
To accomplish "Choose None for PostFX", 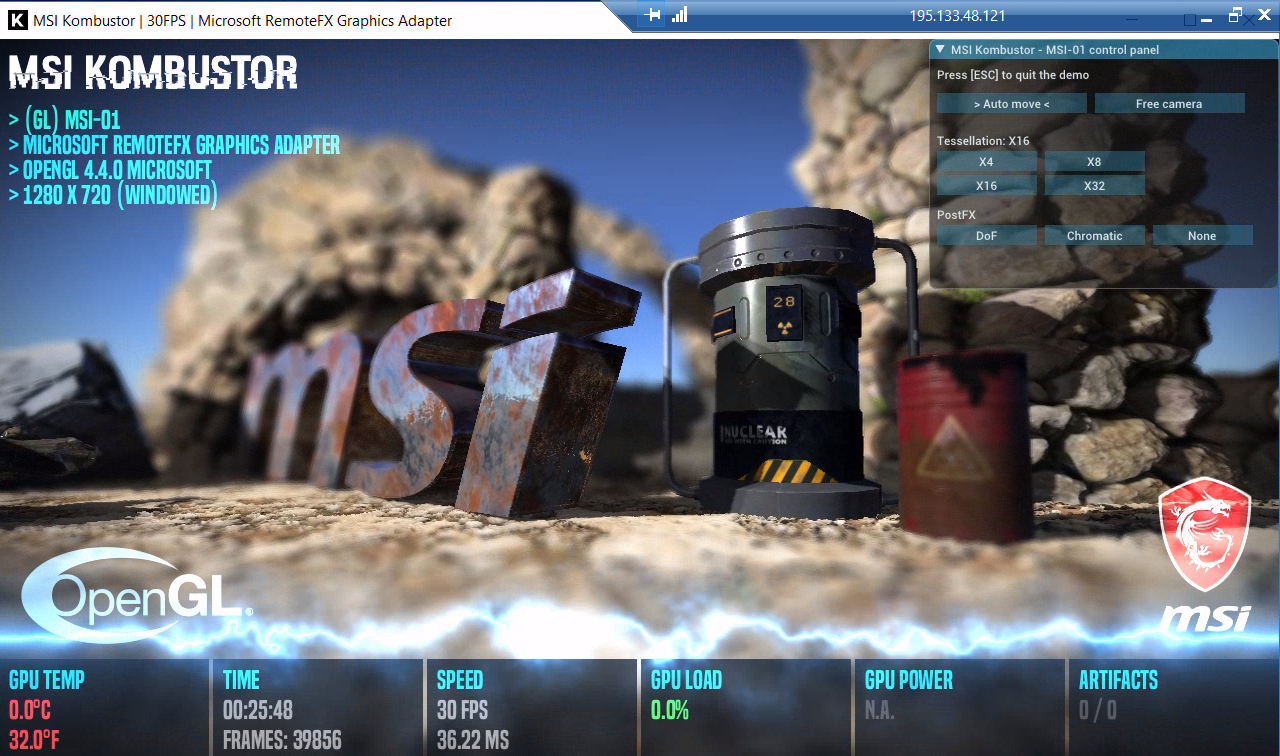I will [1202, 236].
